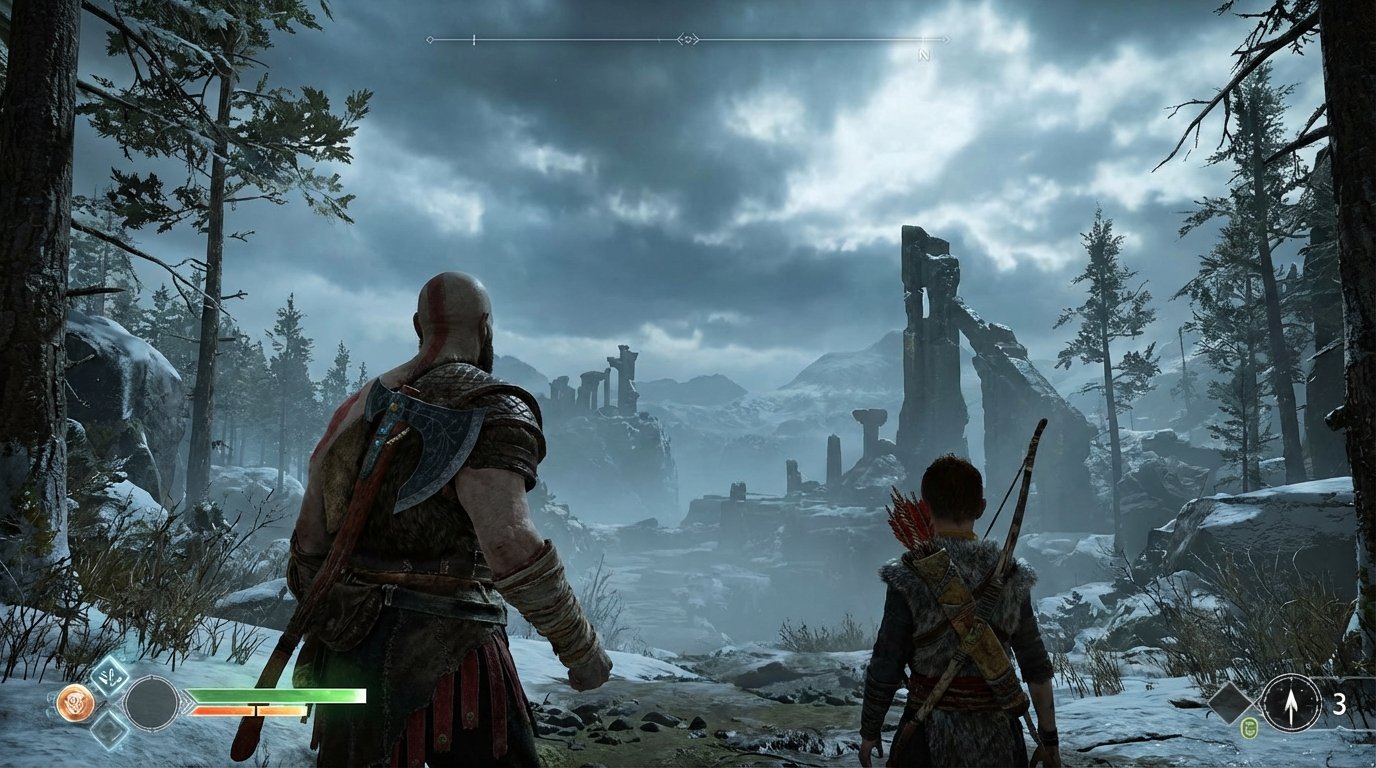Image resolution: width=1376 pixels, height=768 pixels.
Task: Click the diamond equipment slot left of compass
Action: [1230, 703]
